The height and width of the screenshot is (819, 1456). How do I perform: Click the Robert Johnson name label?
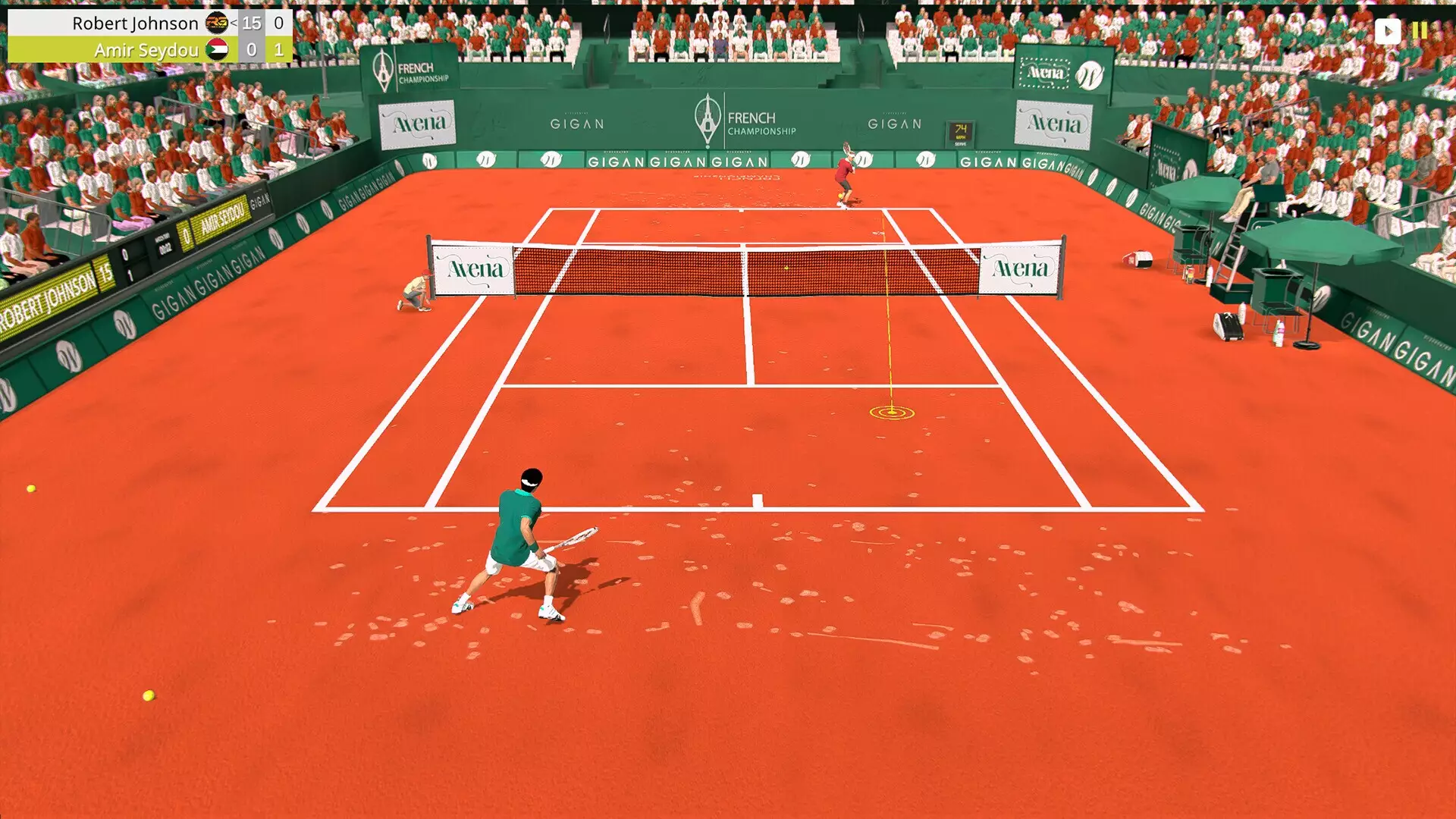[x=135, y=23]
